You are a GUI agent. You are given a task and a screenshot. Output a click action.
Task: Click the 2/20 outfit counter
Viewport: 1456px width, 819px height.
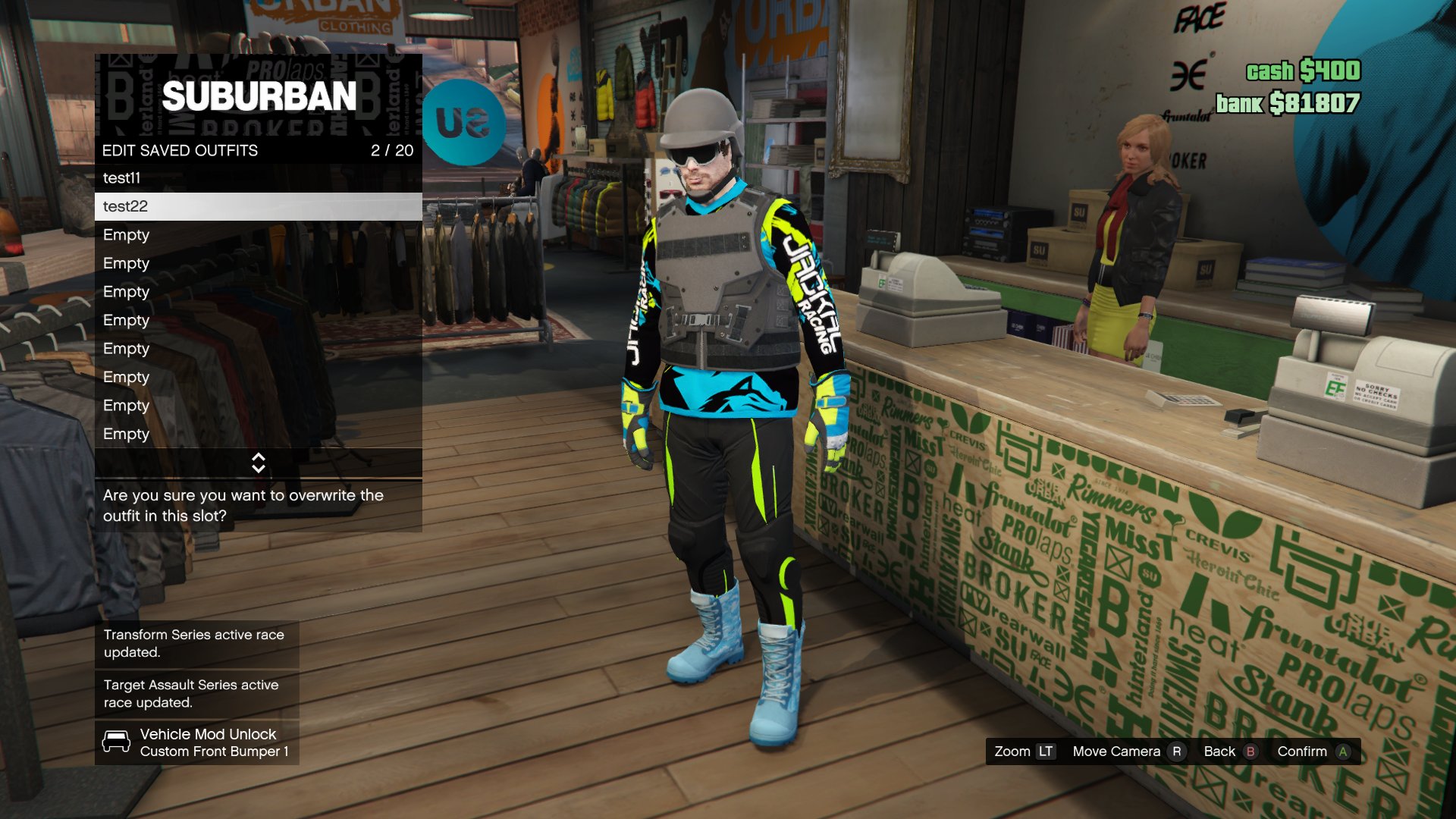[x=391, y=151]
